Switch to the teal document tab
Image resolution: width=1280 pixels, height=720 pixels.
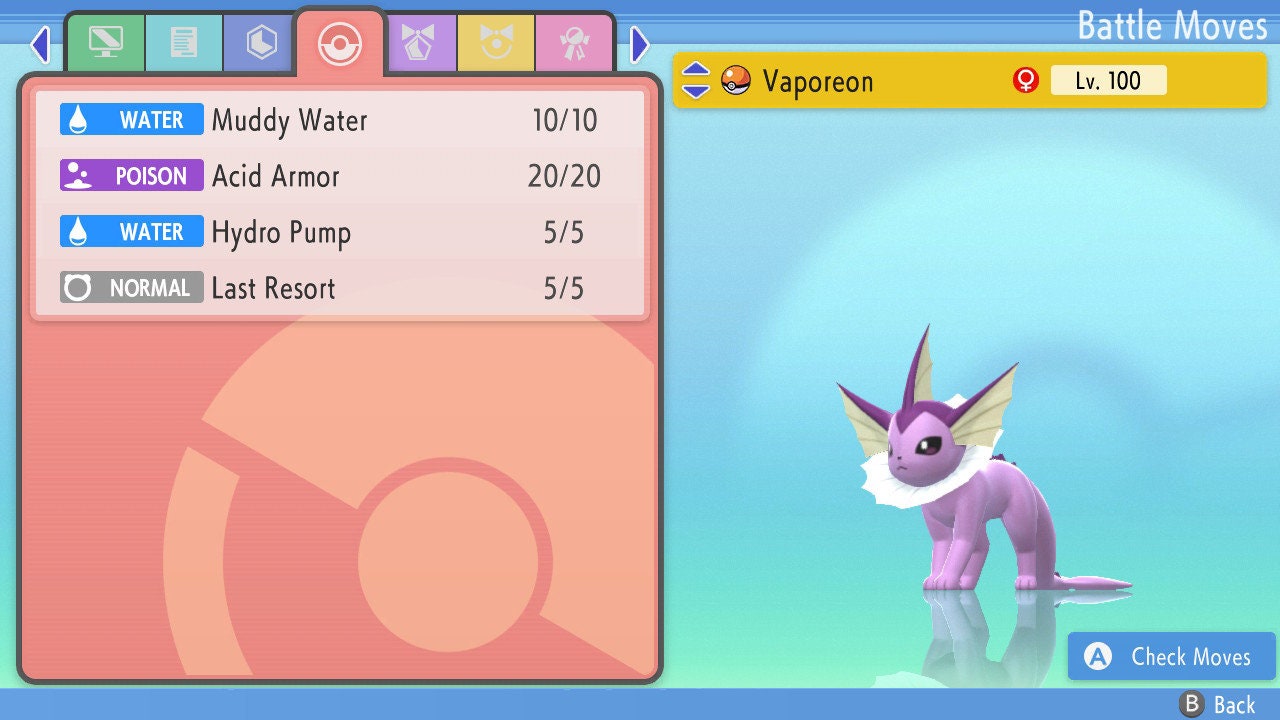pos(183,43)
